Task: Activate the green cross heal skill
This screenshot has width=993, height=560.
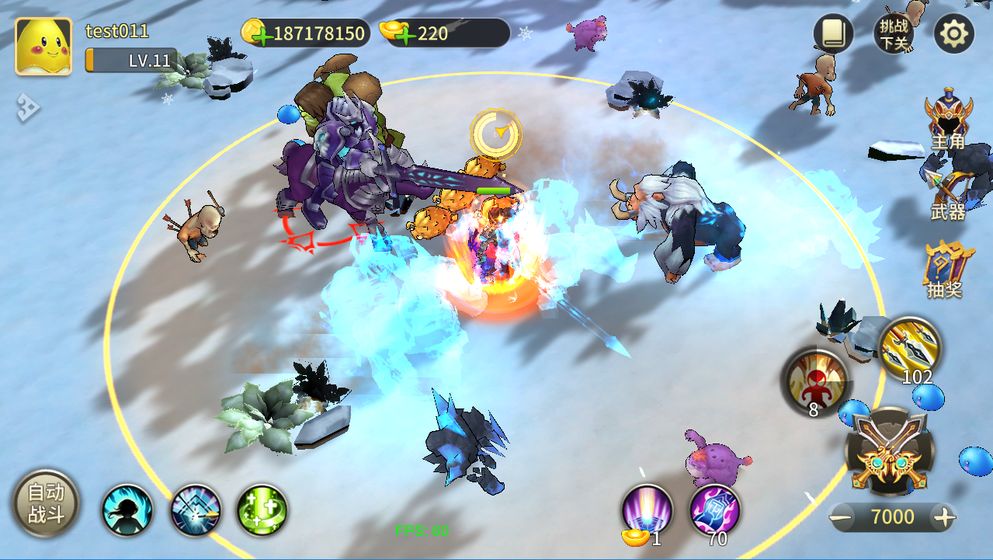Action: tap(262, 509)
